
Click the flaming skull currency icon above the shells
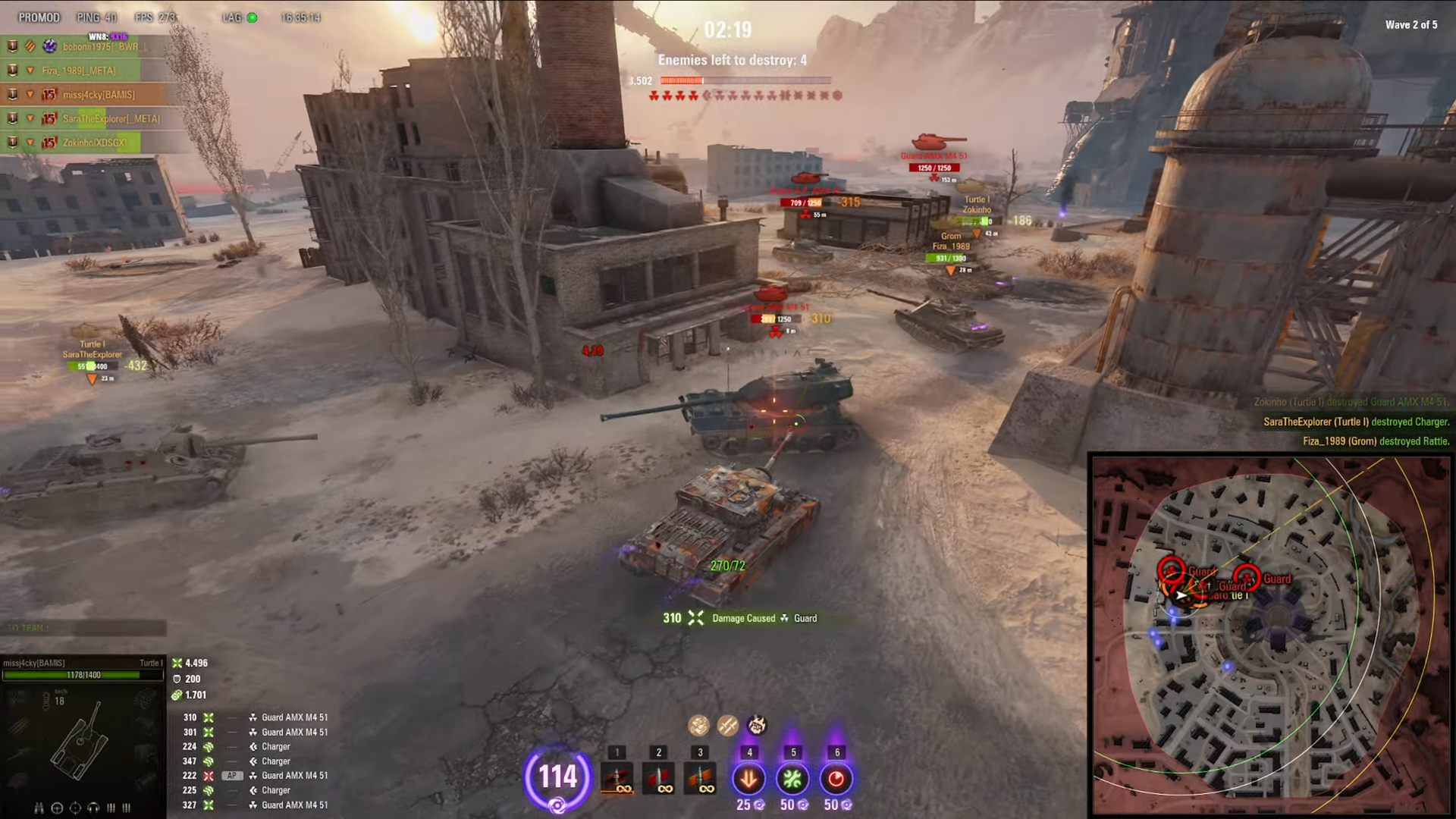758,725
